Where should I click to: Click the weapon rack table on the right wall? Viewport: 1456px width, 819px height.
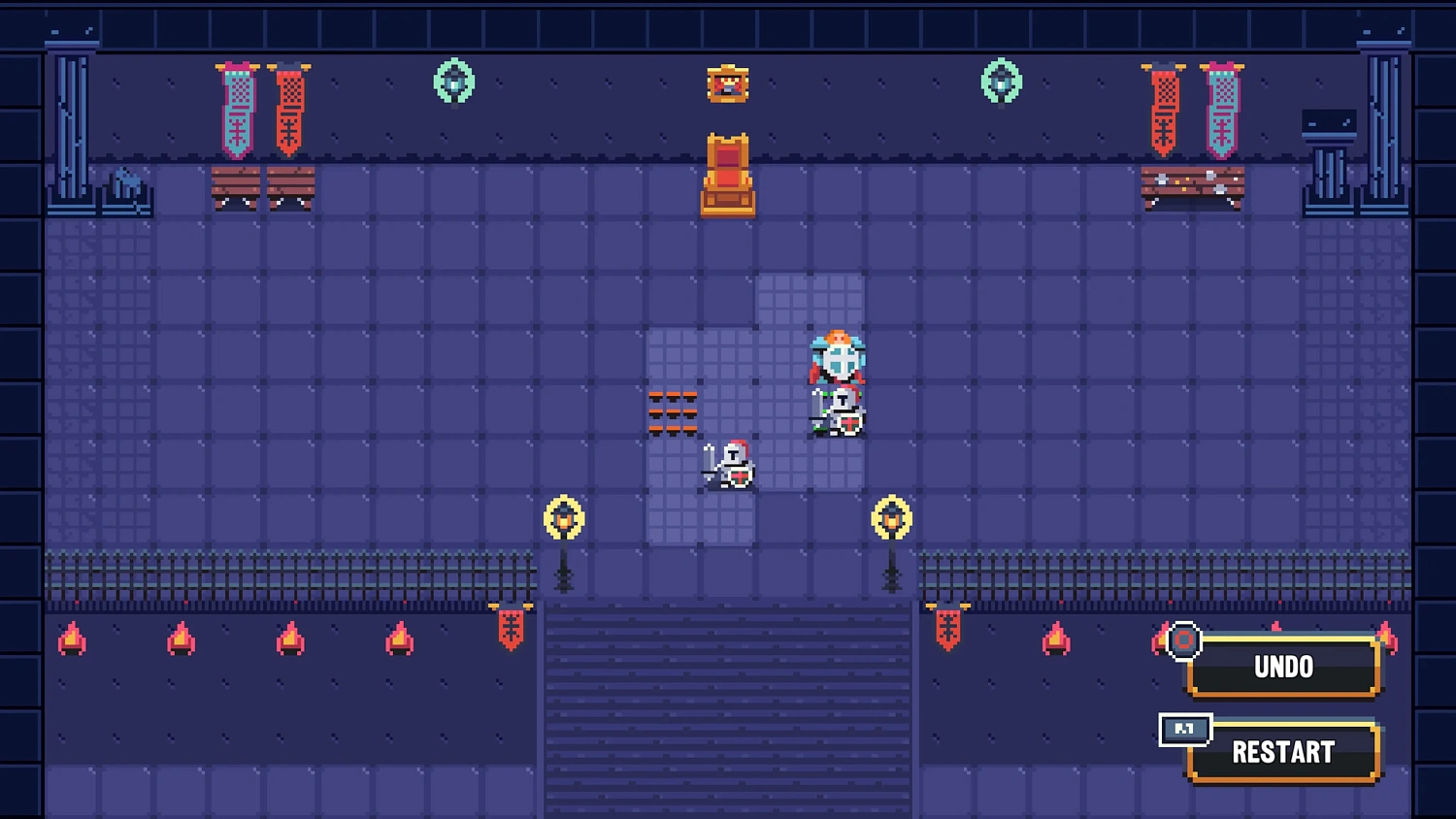1194,186
